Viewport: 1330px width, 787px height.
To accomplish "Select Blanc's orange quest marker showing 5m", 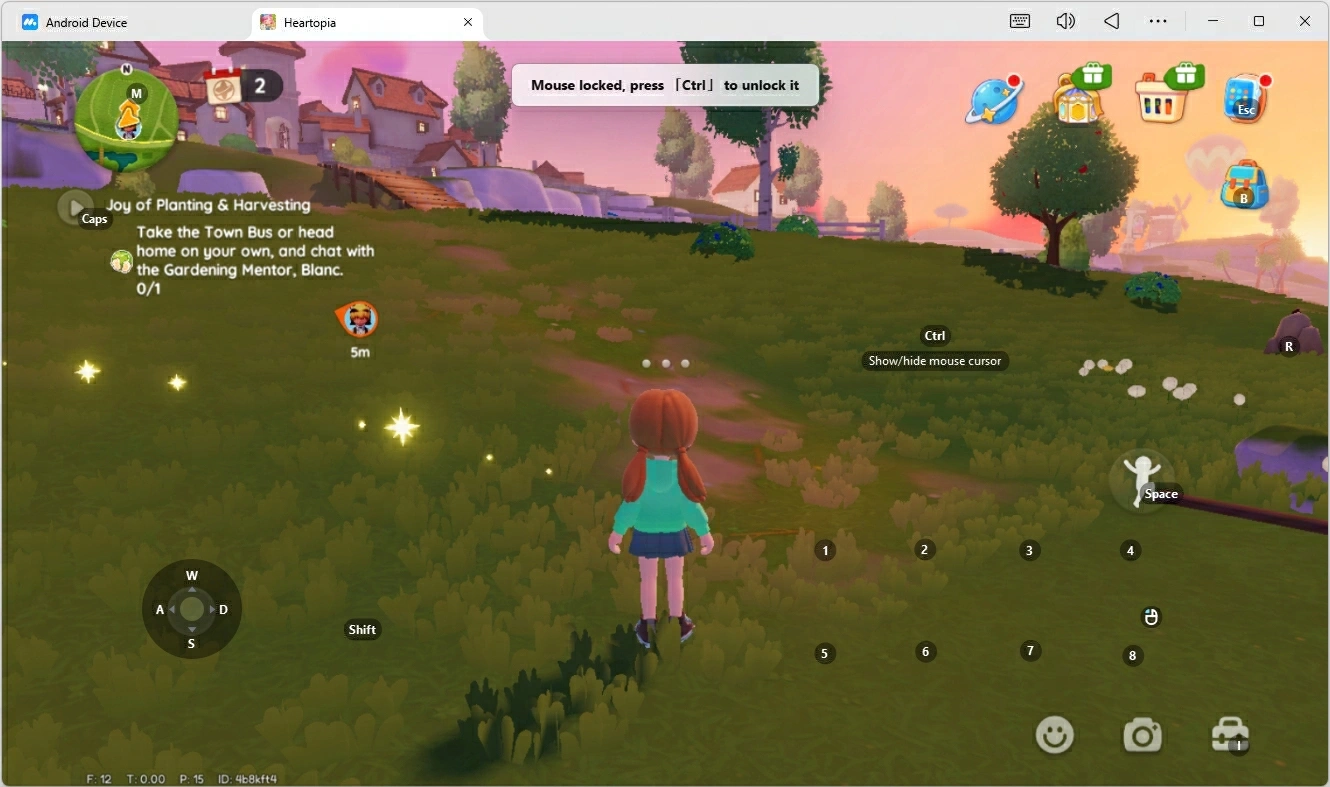I will pos(357,319).
